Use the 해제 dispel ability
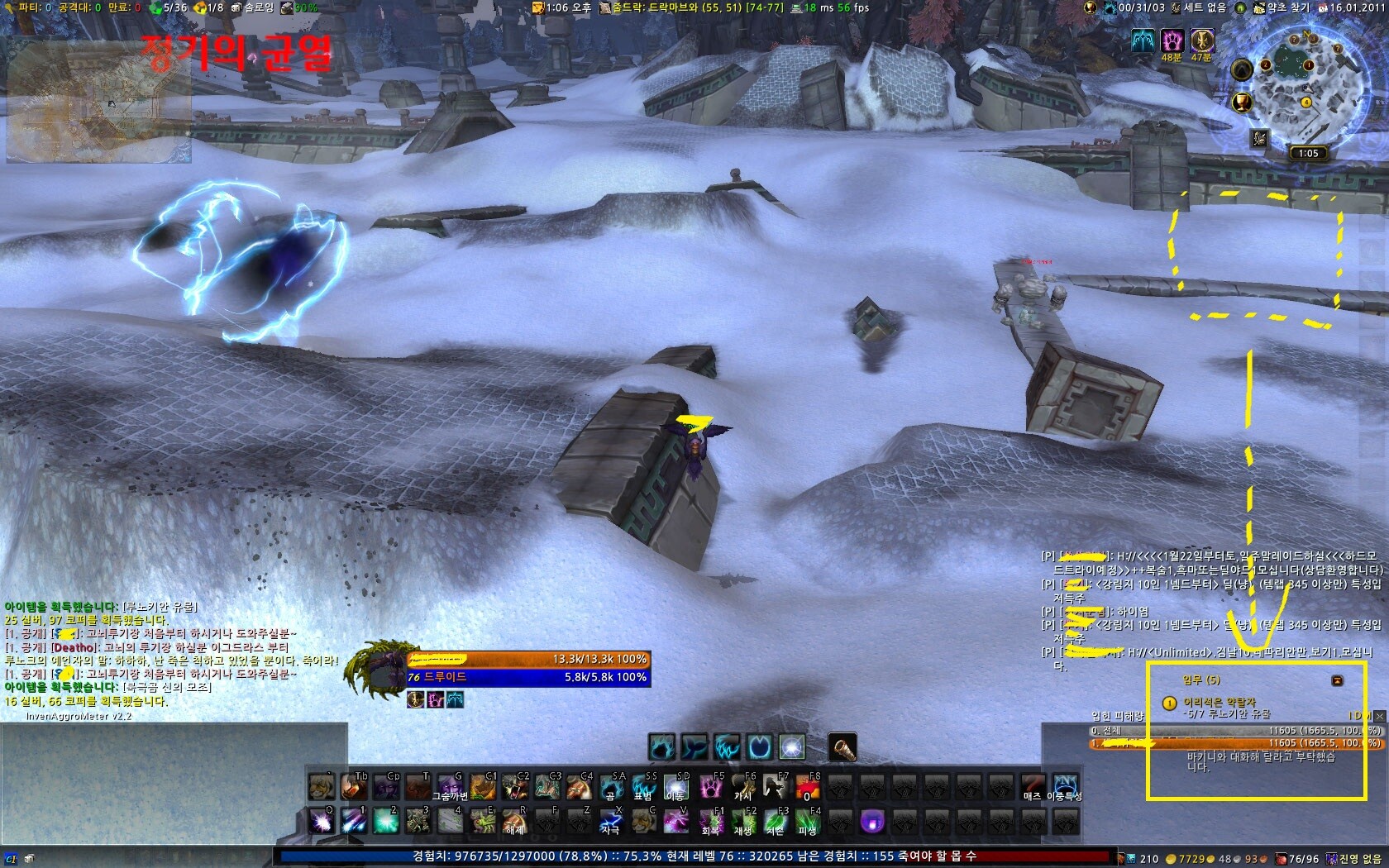This screenshot has width=1389, height=868. [514, 820]
